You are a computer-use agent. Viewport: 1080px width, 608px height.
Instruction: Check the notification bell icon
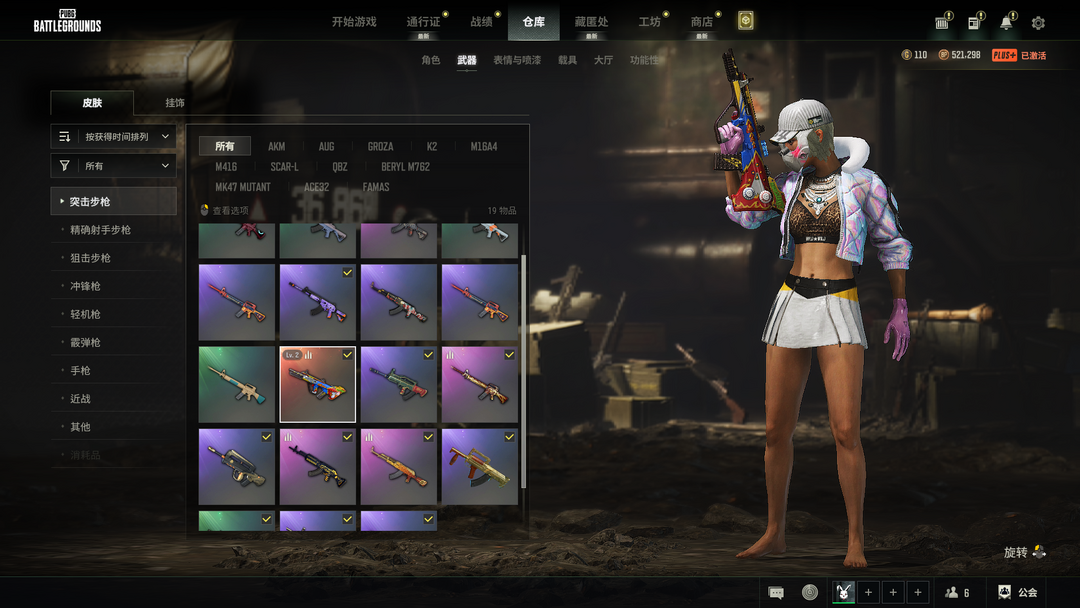point(1006,23)
